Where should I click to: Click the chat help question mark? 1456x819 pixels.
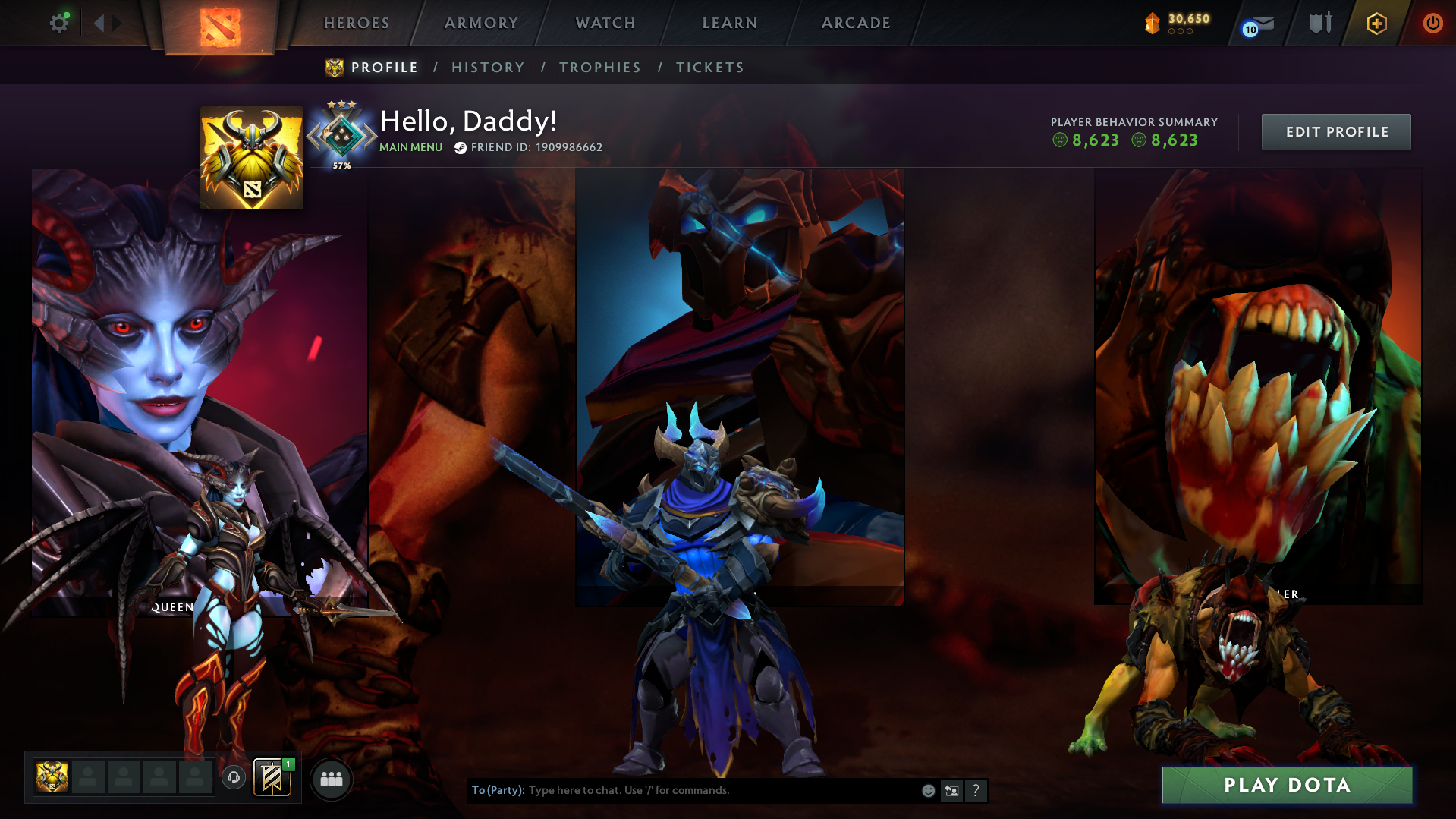[x=976, y=791]
